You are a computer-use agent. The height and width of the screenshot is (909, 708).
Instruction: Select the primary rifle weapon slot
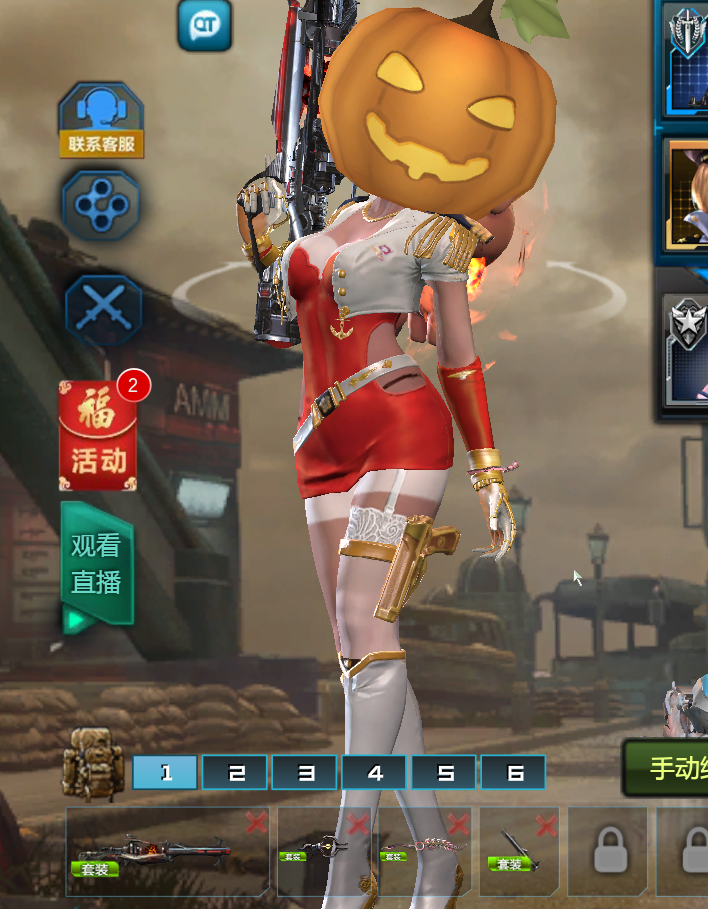(x=160, y=850)
